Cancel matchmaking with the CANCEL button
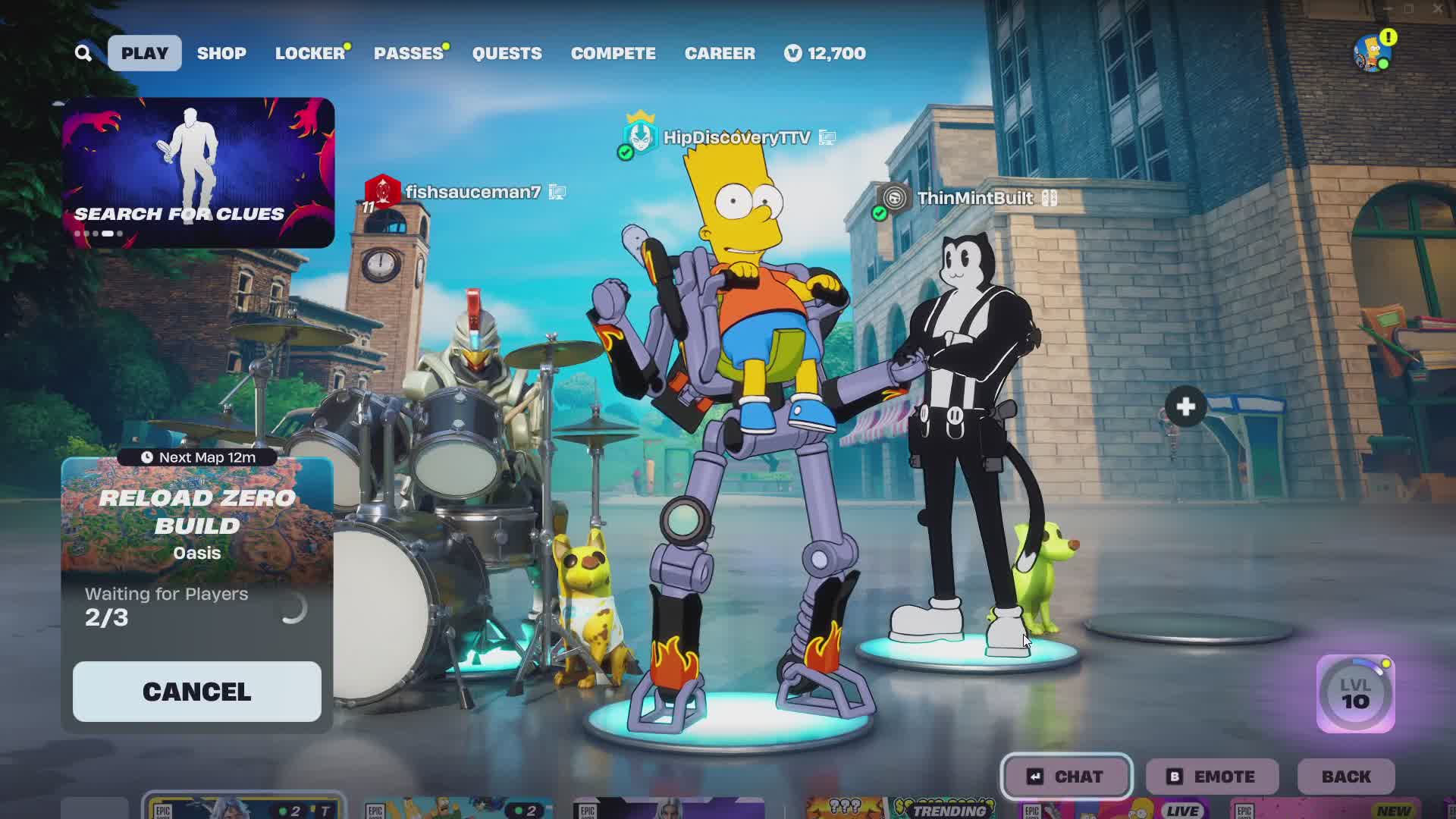The width and height of the screenshot is (1456, 819). pyautogui.click(x=197, y=692)
